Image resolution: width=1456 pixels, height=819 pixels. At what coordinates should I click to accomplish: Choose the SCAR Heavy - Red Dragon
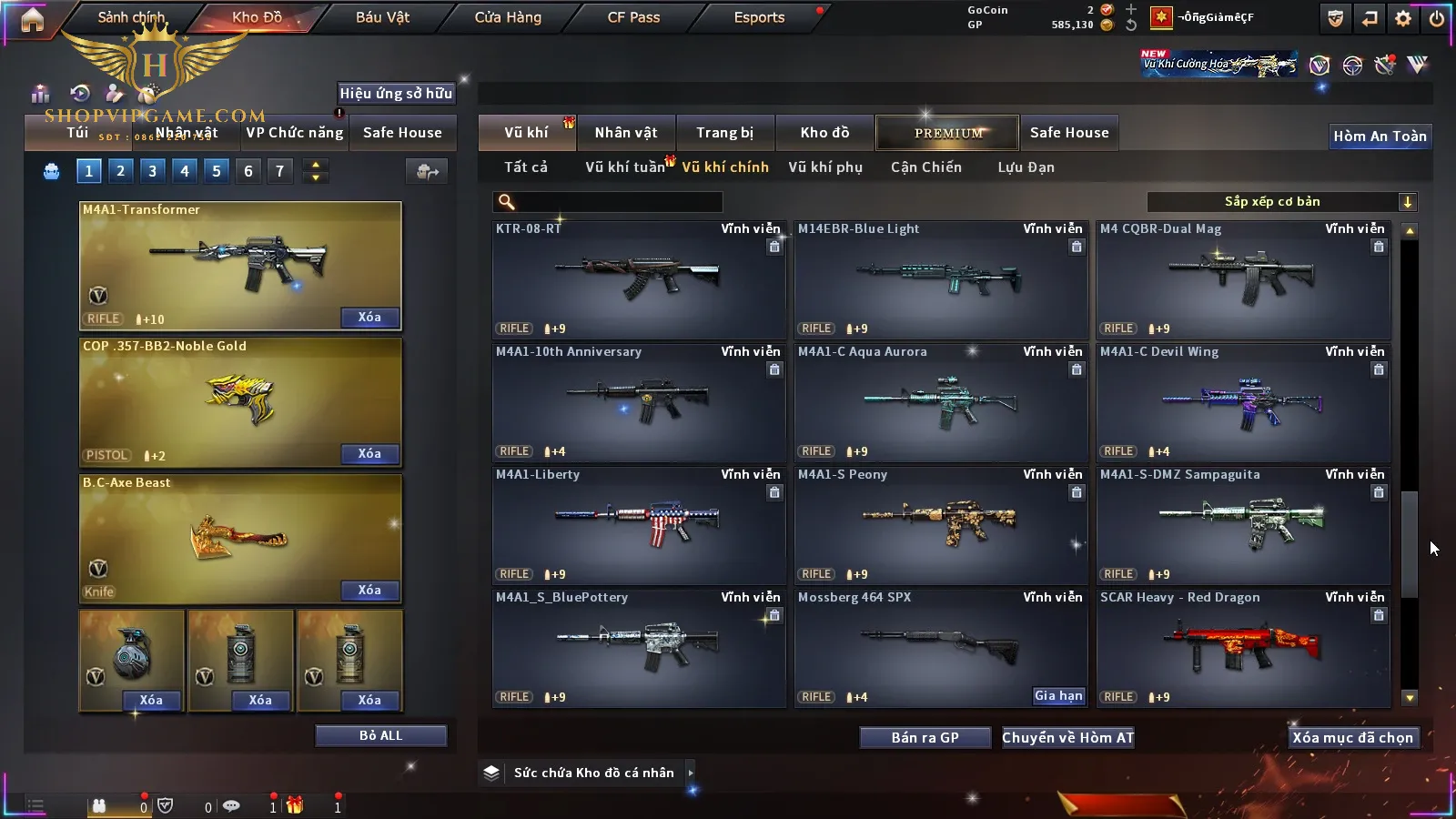pos(1243,647)
